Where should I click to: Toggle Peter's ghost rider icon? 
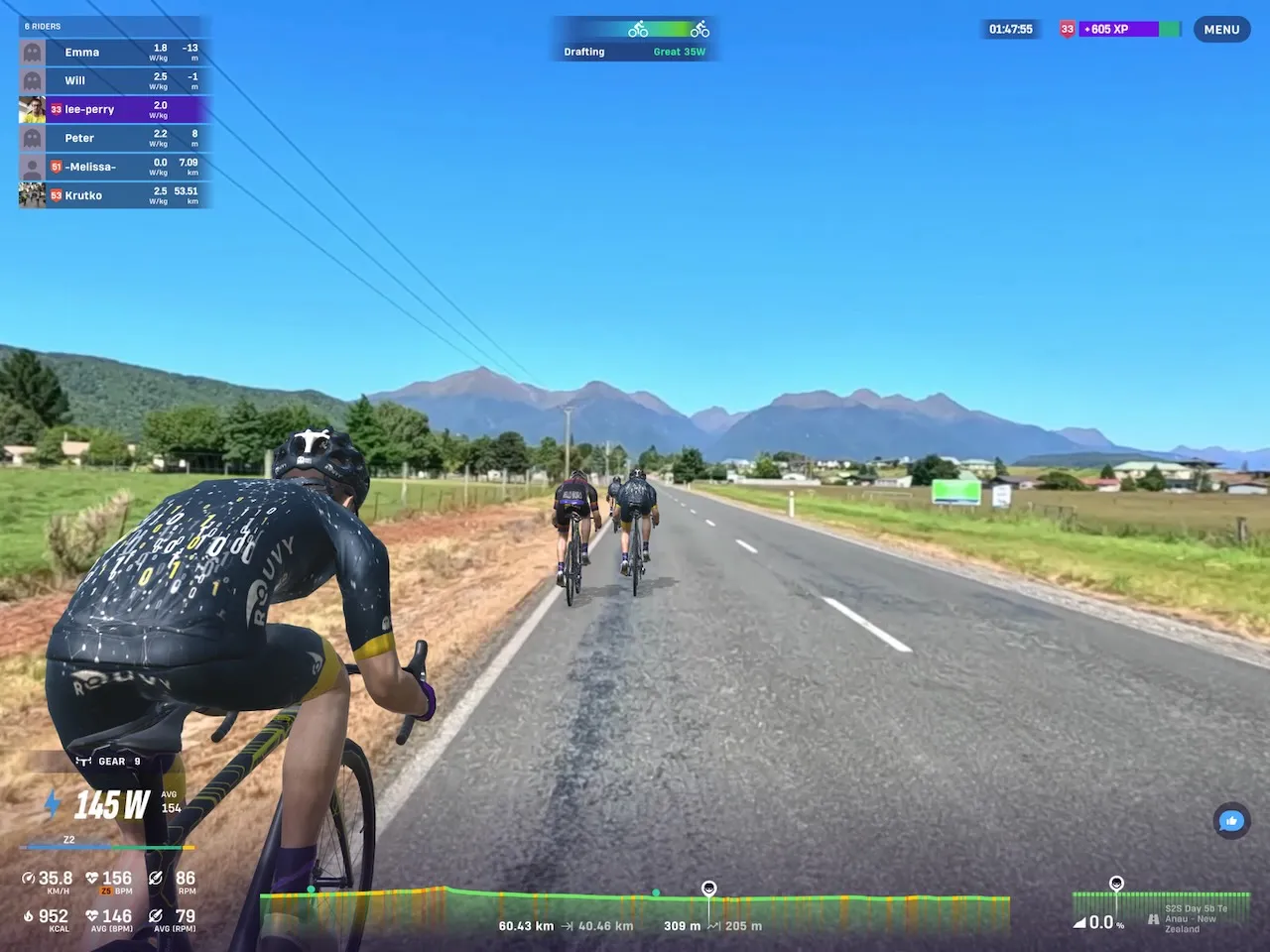[31, 138]
